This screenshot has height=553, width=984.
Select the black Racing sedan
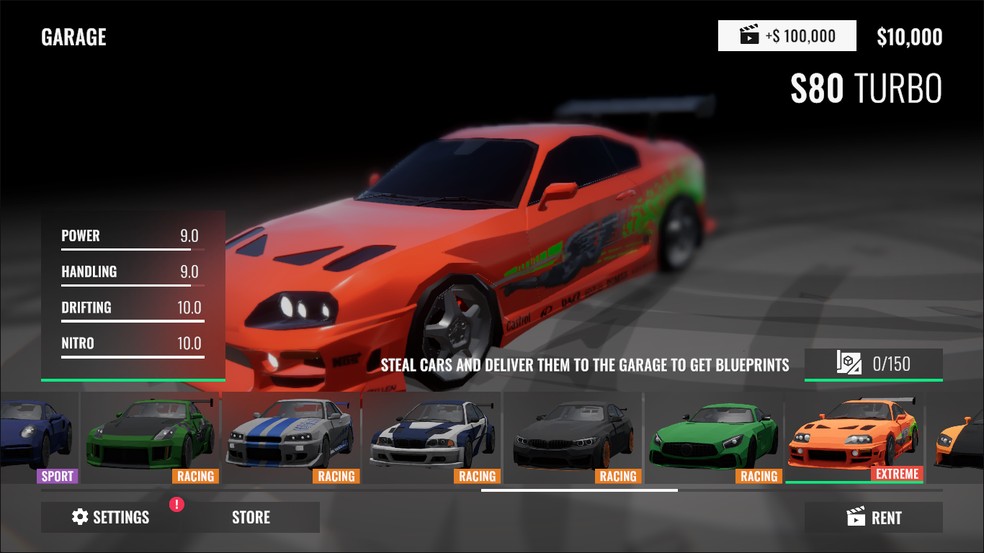click(572, 437)
